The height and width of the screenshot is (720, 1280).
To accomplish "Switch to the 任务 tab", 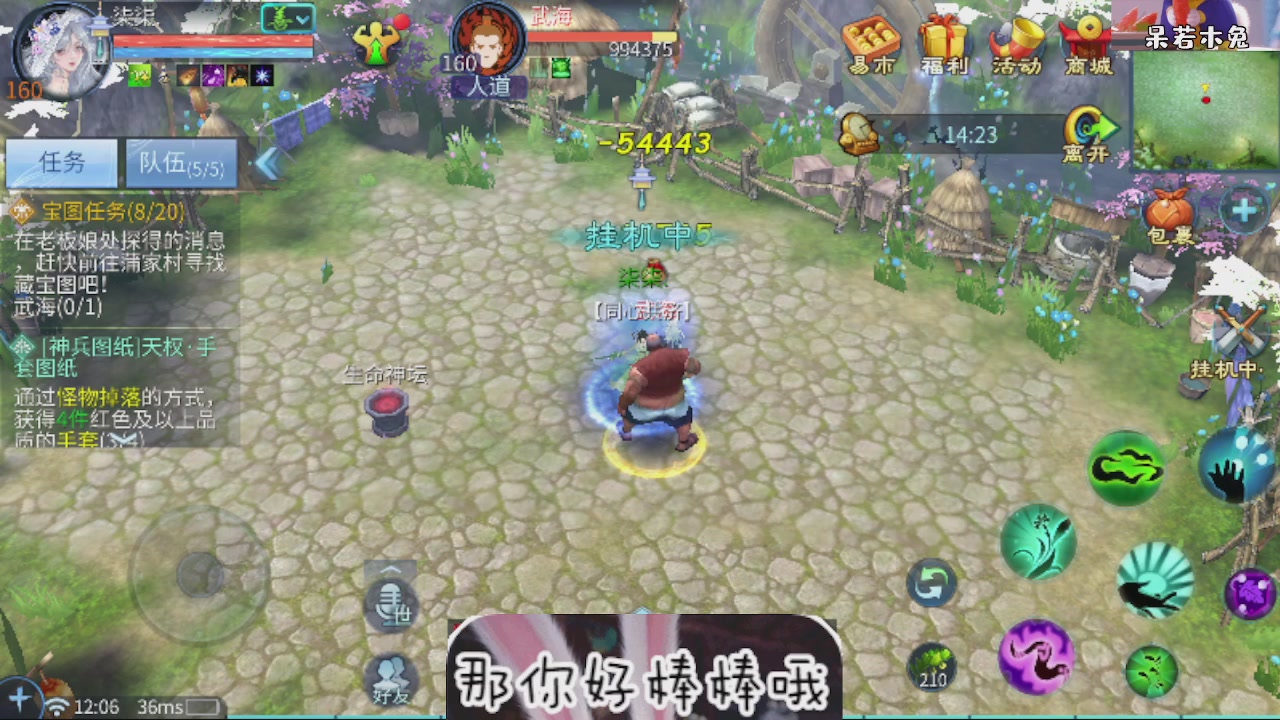I will [62, 162].
